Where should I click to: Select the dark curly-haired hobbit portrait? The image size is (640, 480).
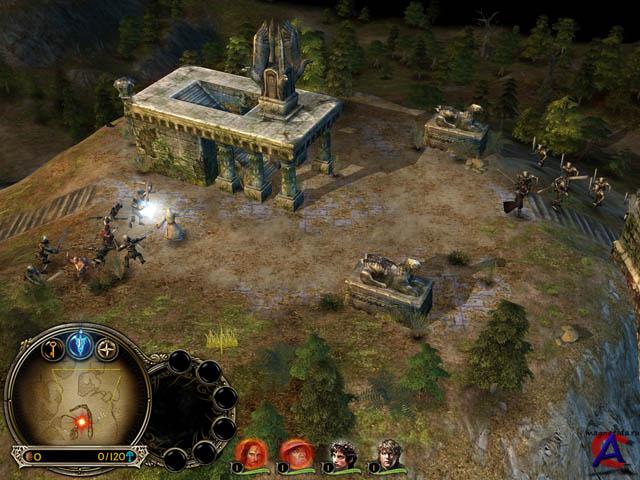click(343, 454)
